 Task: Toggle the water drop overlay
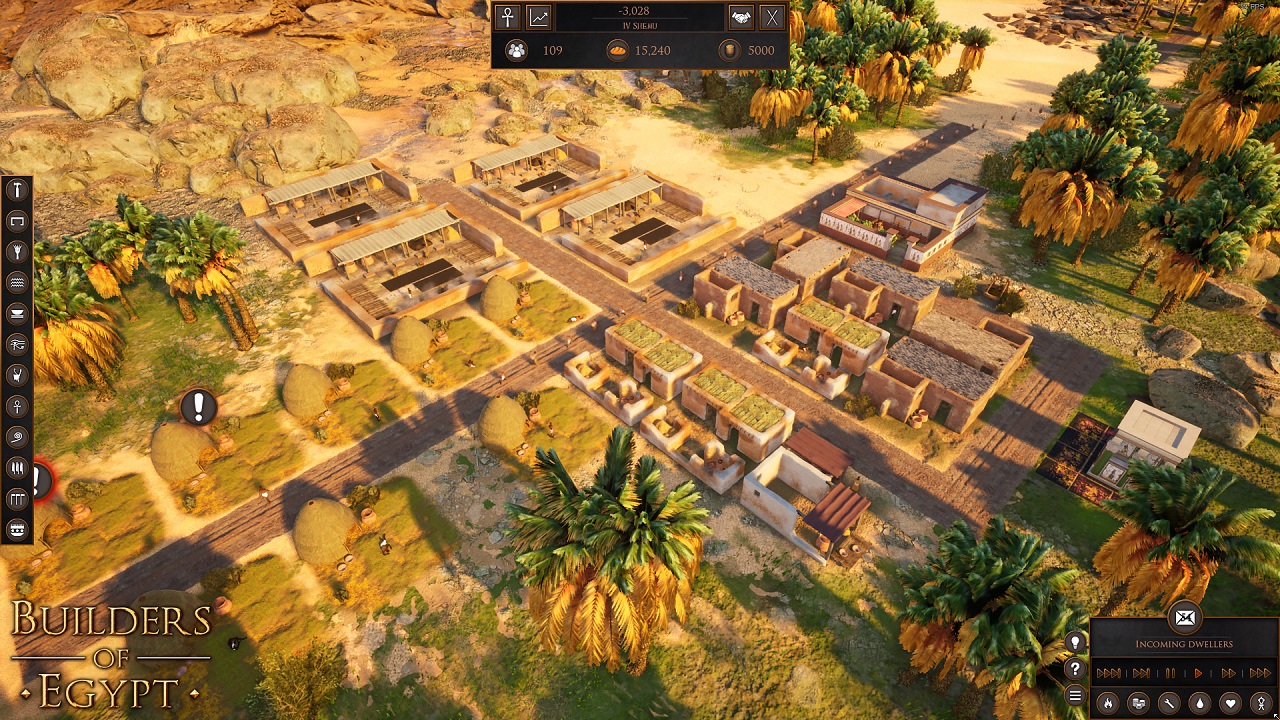point(1200,703)
